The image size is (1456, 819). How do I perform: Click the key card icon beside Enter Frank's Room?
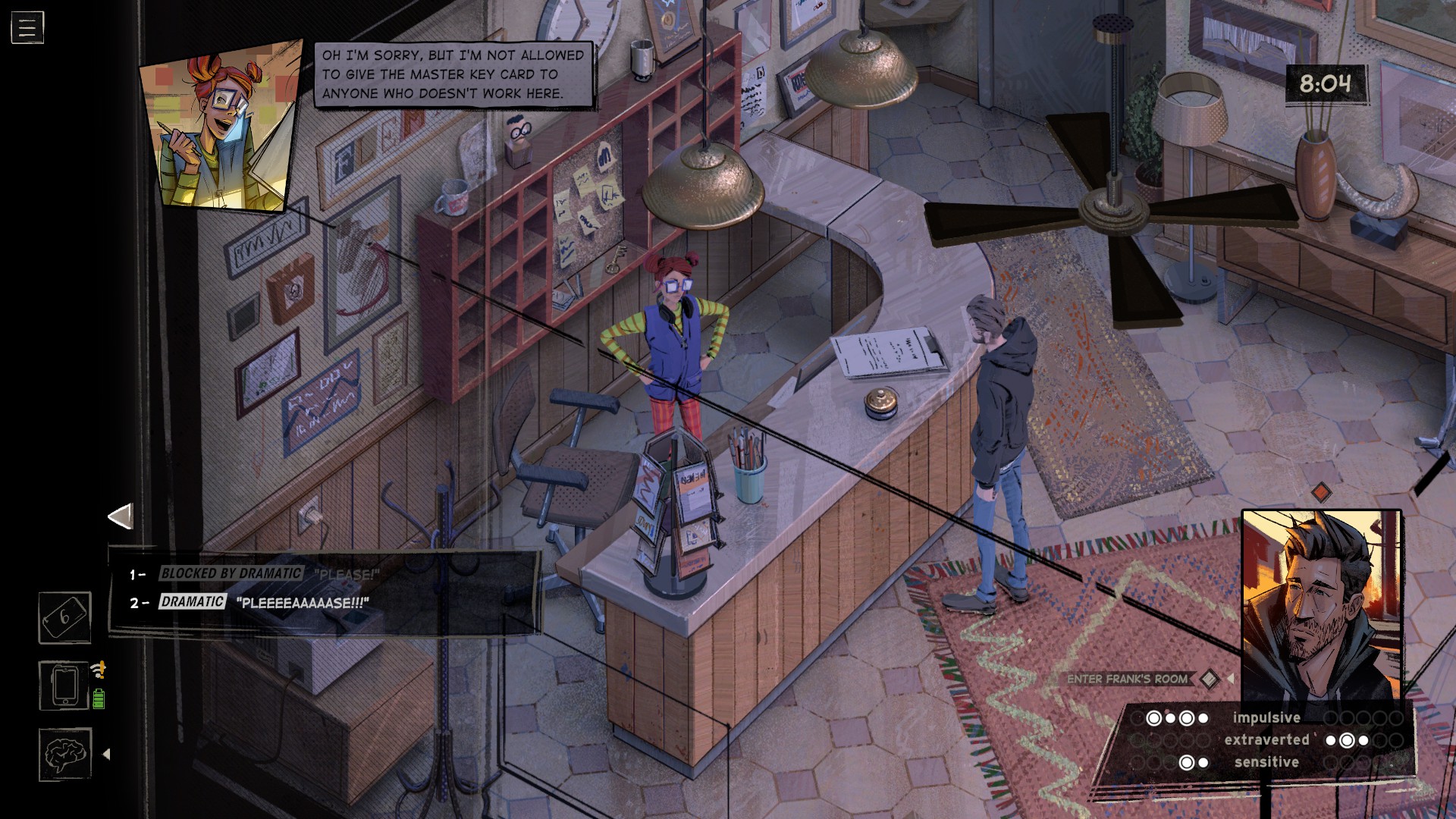[x=1210, y=680]
